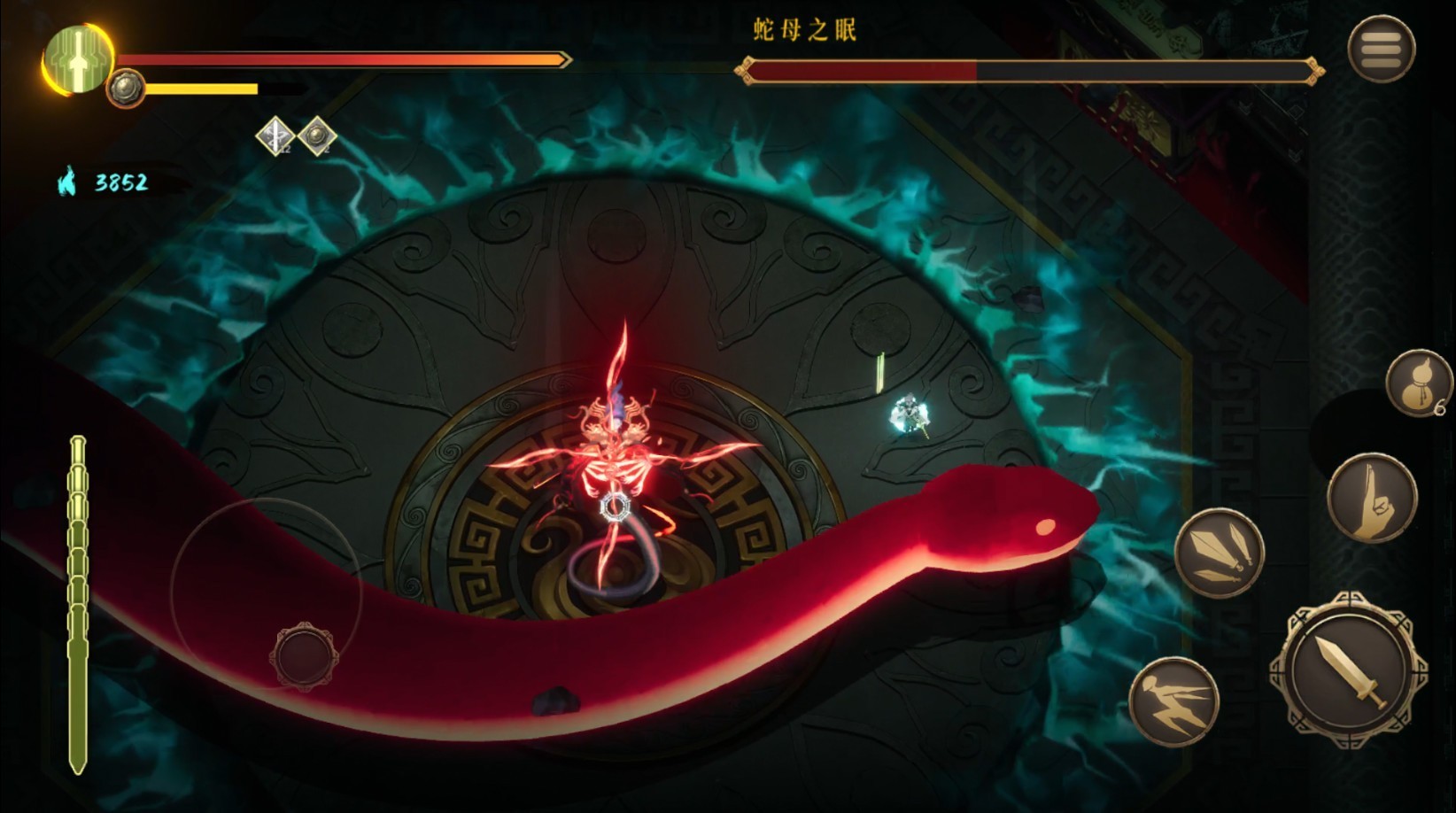The height and width of the screenshot is (813, 1456).
Task: Tap the virtual joystick knob
Action: pos(304,656)
